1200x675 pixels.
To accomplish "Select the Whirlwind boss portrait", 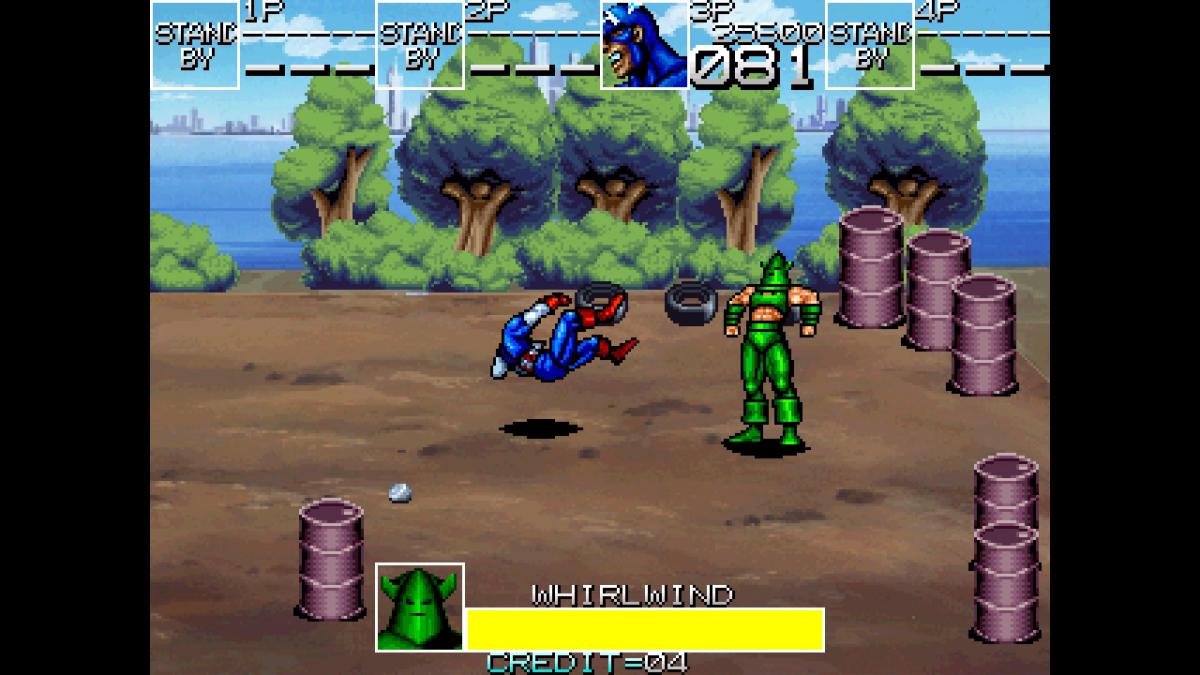I will pyautogui.click(x=420, y=607).
